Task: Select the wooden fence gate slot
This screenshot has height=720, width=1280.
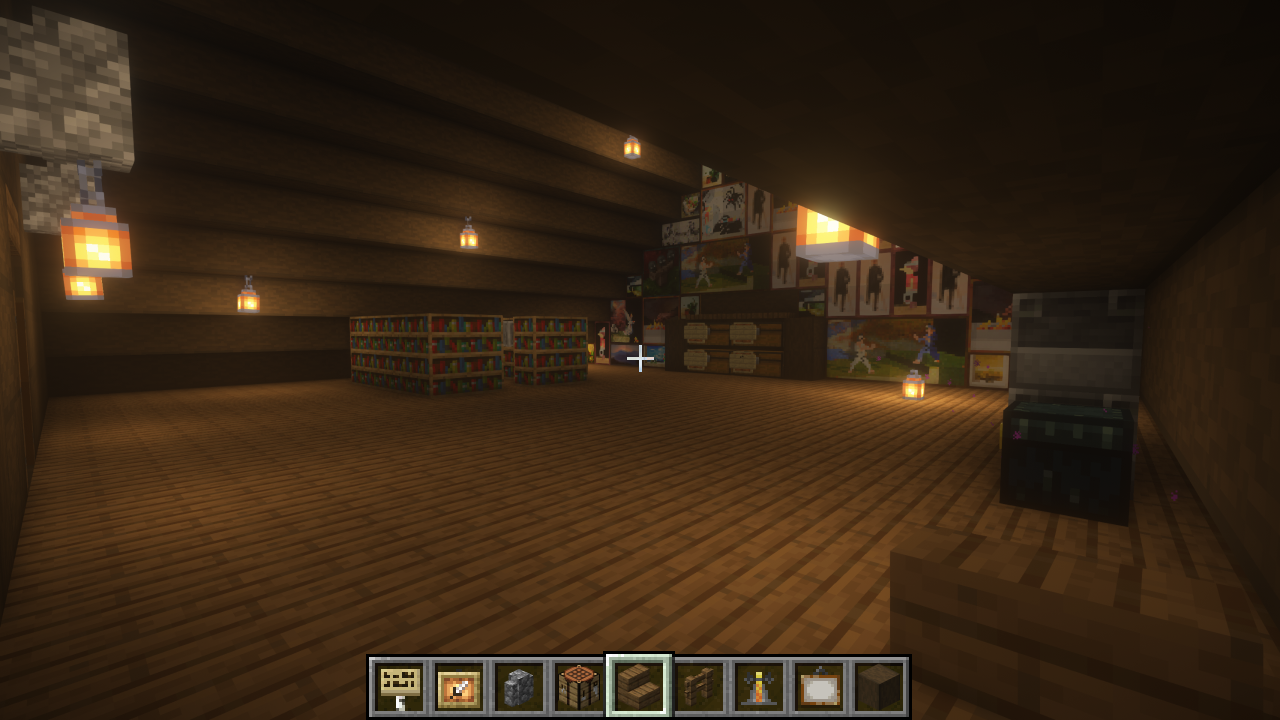Action: point(699,687)
